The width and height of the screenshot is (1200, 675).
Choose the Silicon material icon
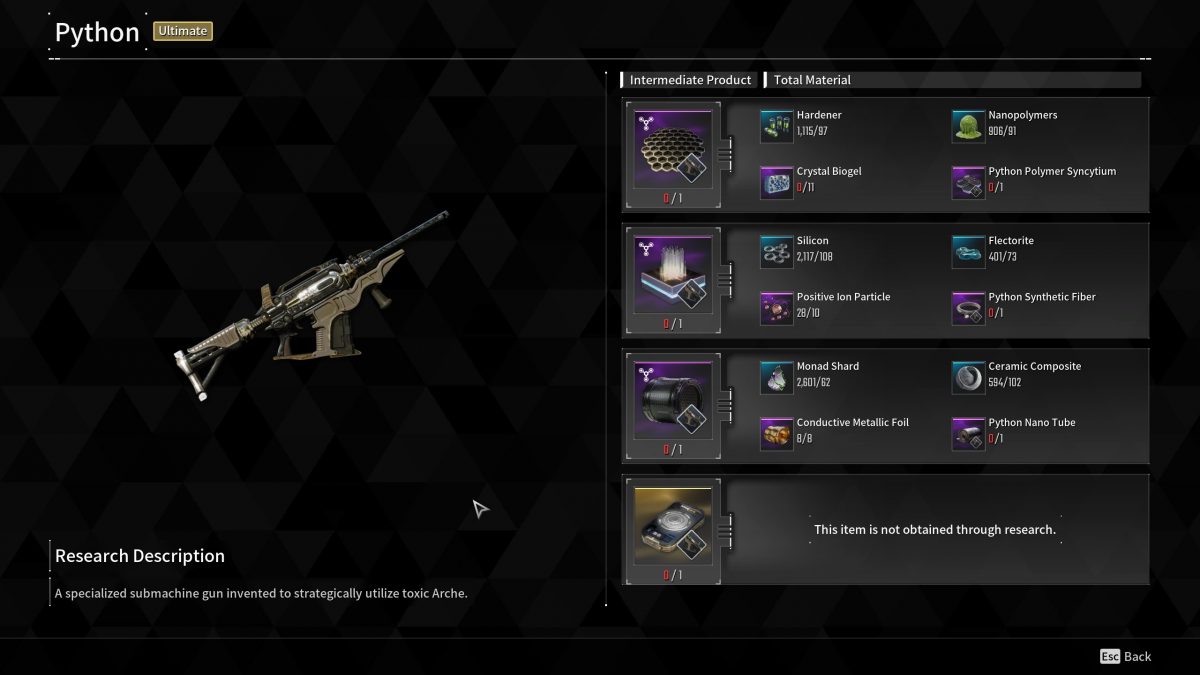(x=776, y=251)
